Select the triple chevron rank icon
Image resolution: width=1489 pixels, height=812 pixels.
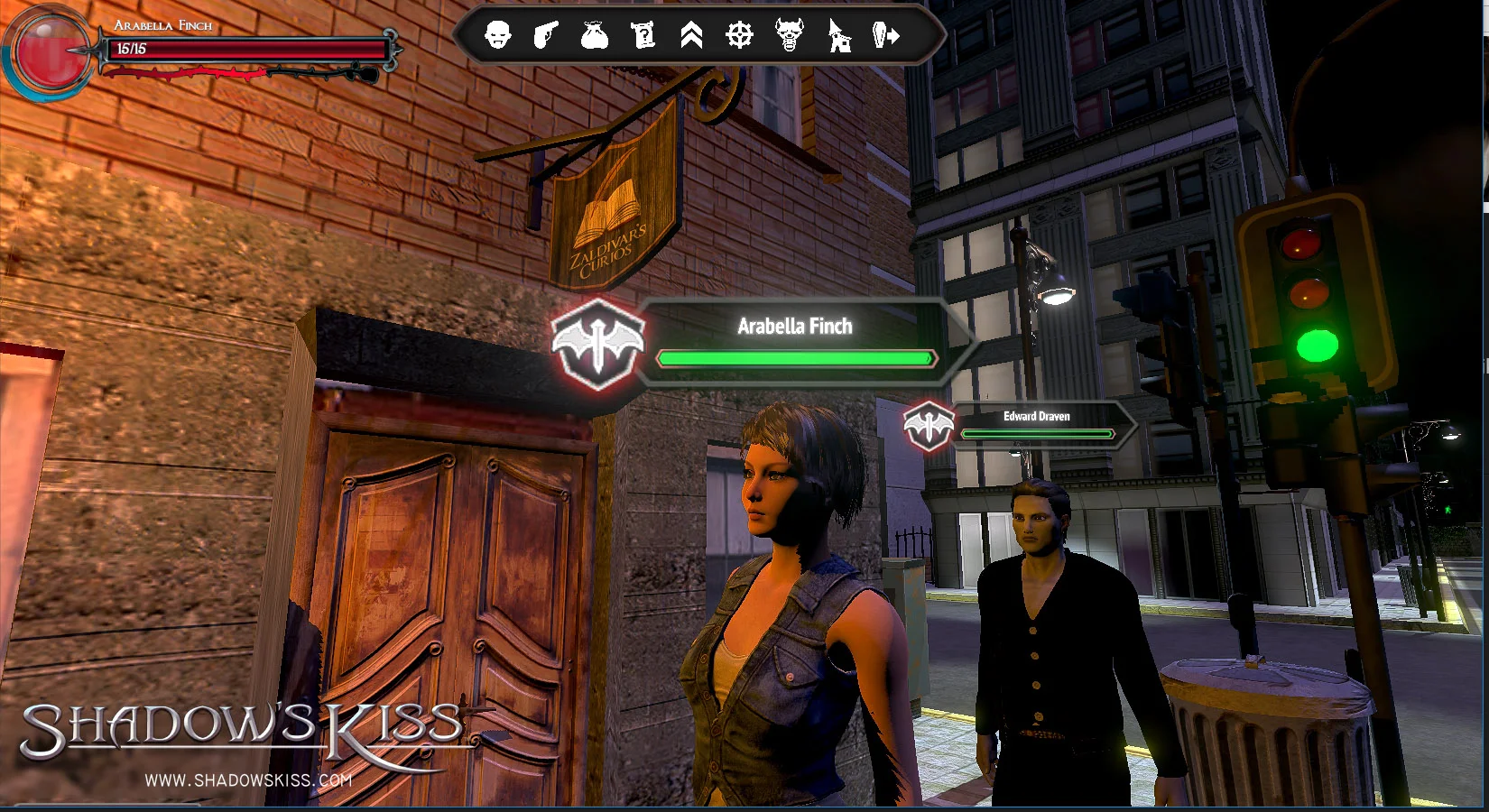[x=691, y=35]
